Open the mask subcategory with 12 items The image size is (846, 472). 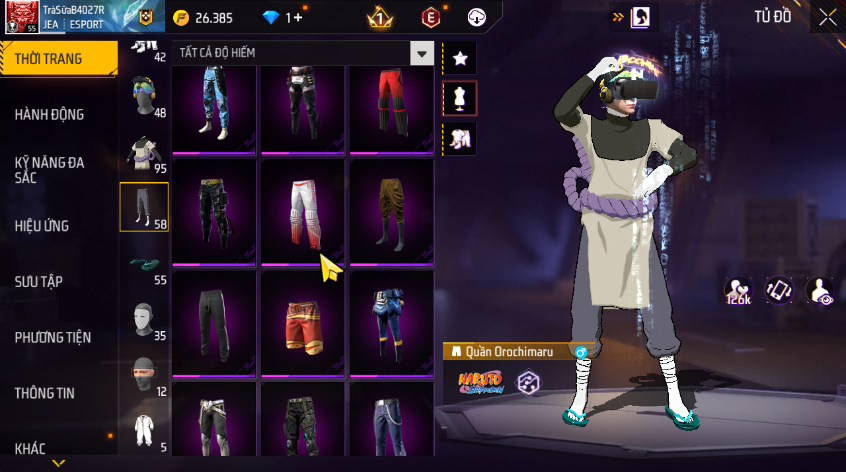point(144,375)
